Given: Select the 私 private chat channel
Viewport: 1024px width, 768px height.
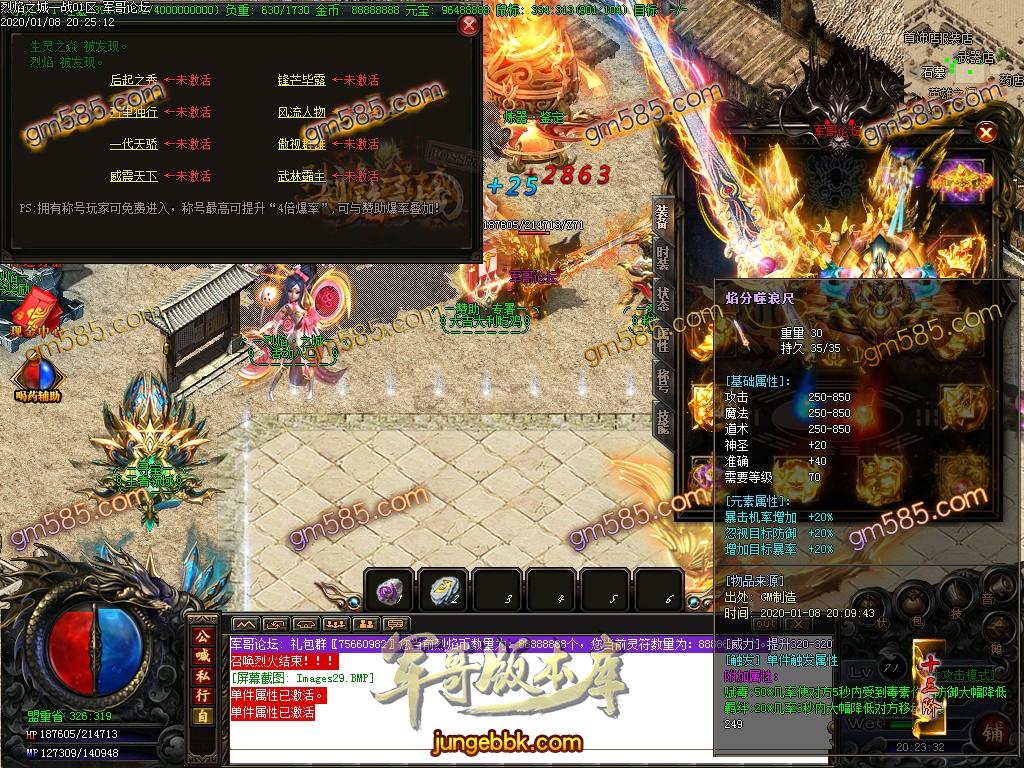Looking at the screenshot, I should pyautogui.click(x=202, y=677).
